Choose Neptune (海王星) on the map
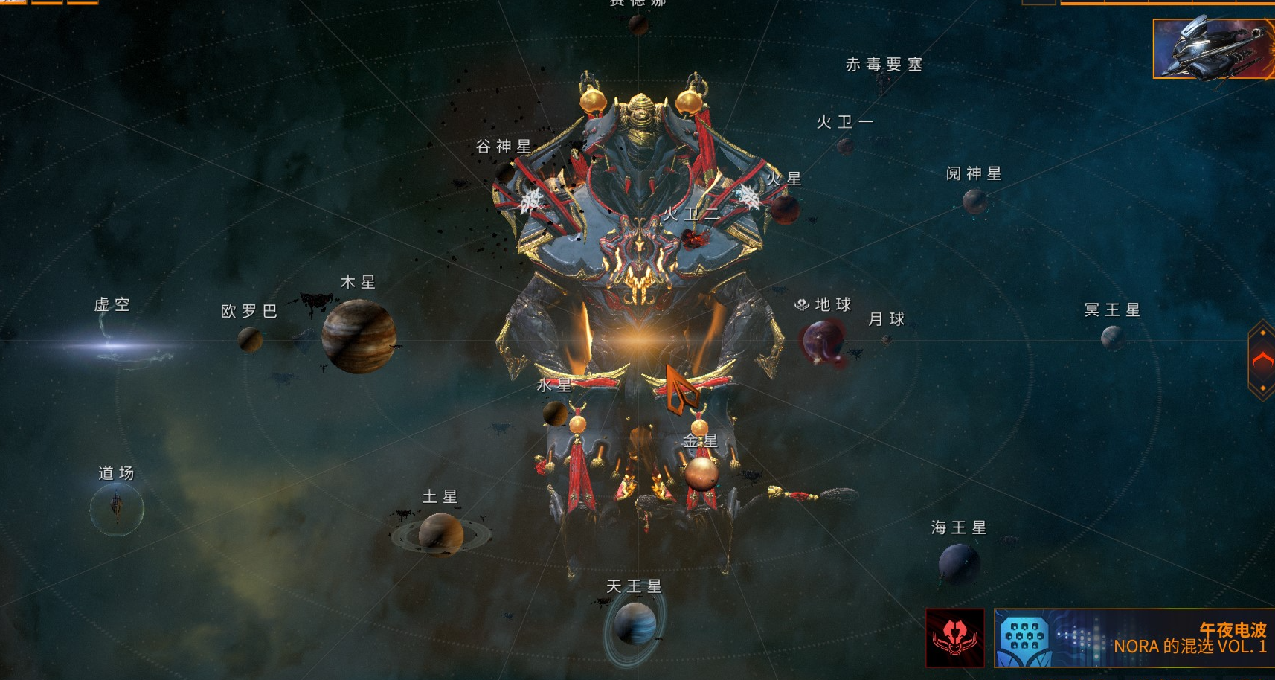 point(958,562)
